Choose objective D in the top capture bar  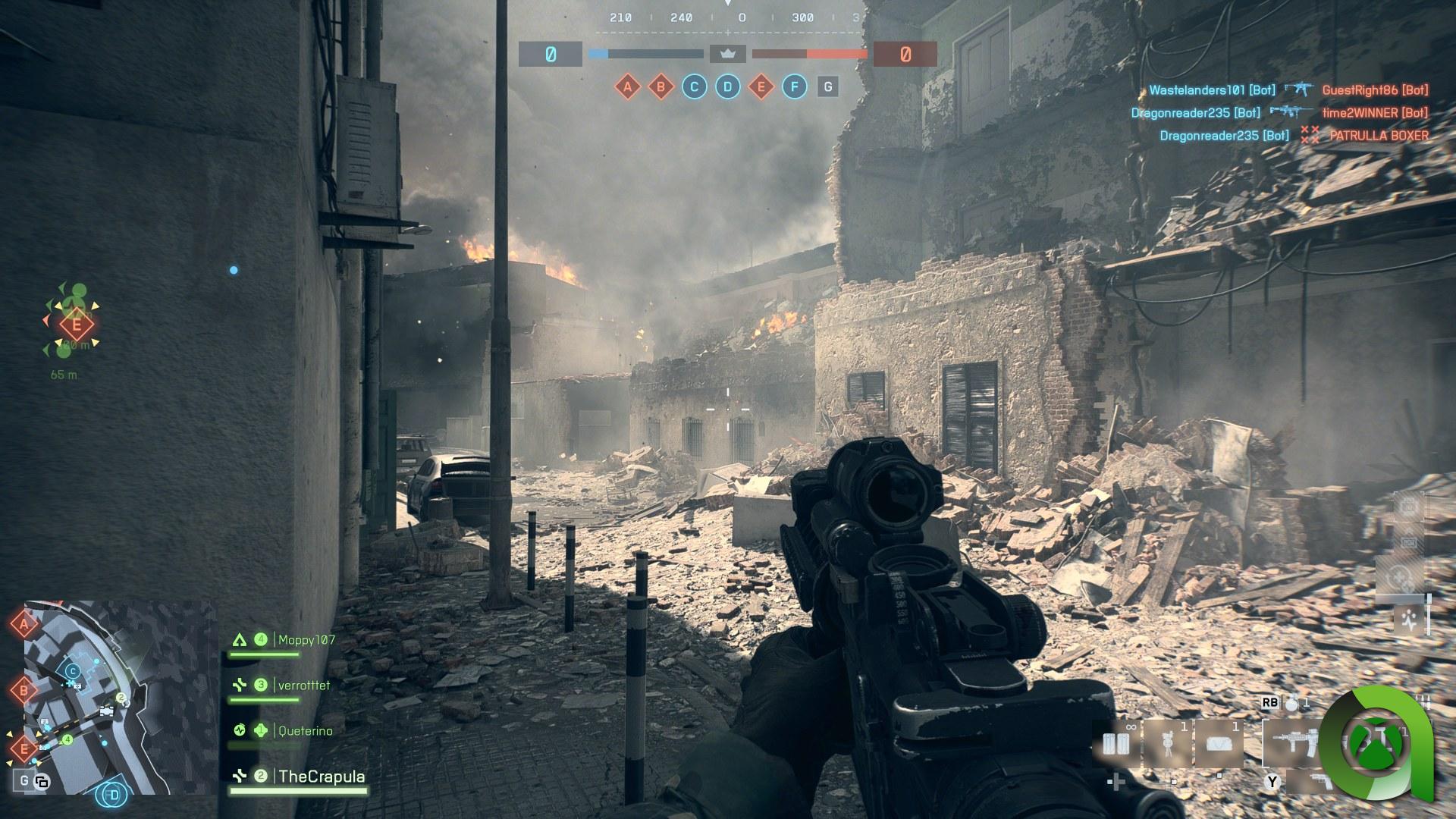pyautogui.click(x=727, y=87)
